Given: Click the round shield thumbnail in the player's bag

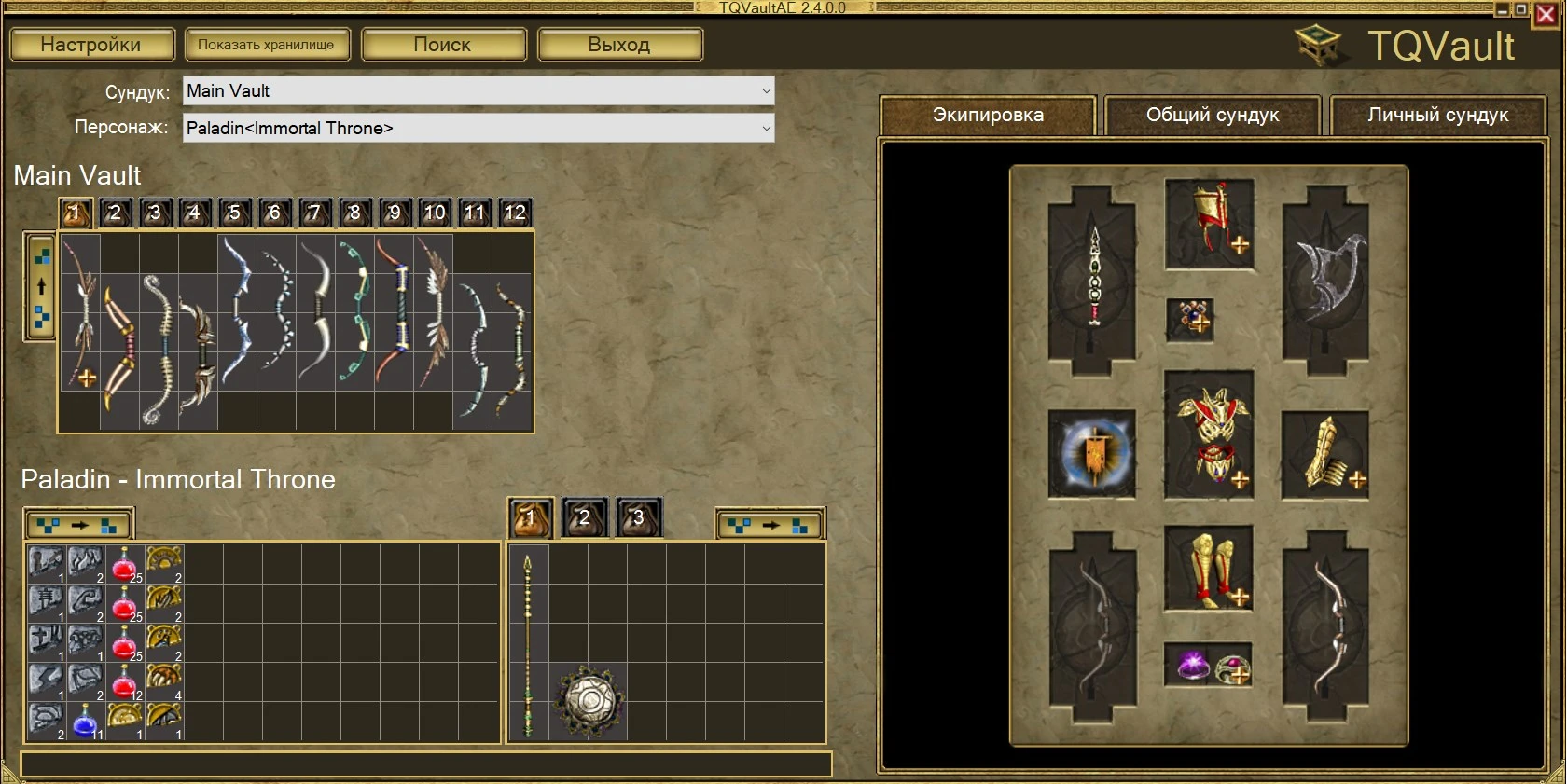Looking at the screenshot, I should [x=590, y=700].
